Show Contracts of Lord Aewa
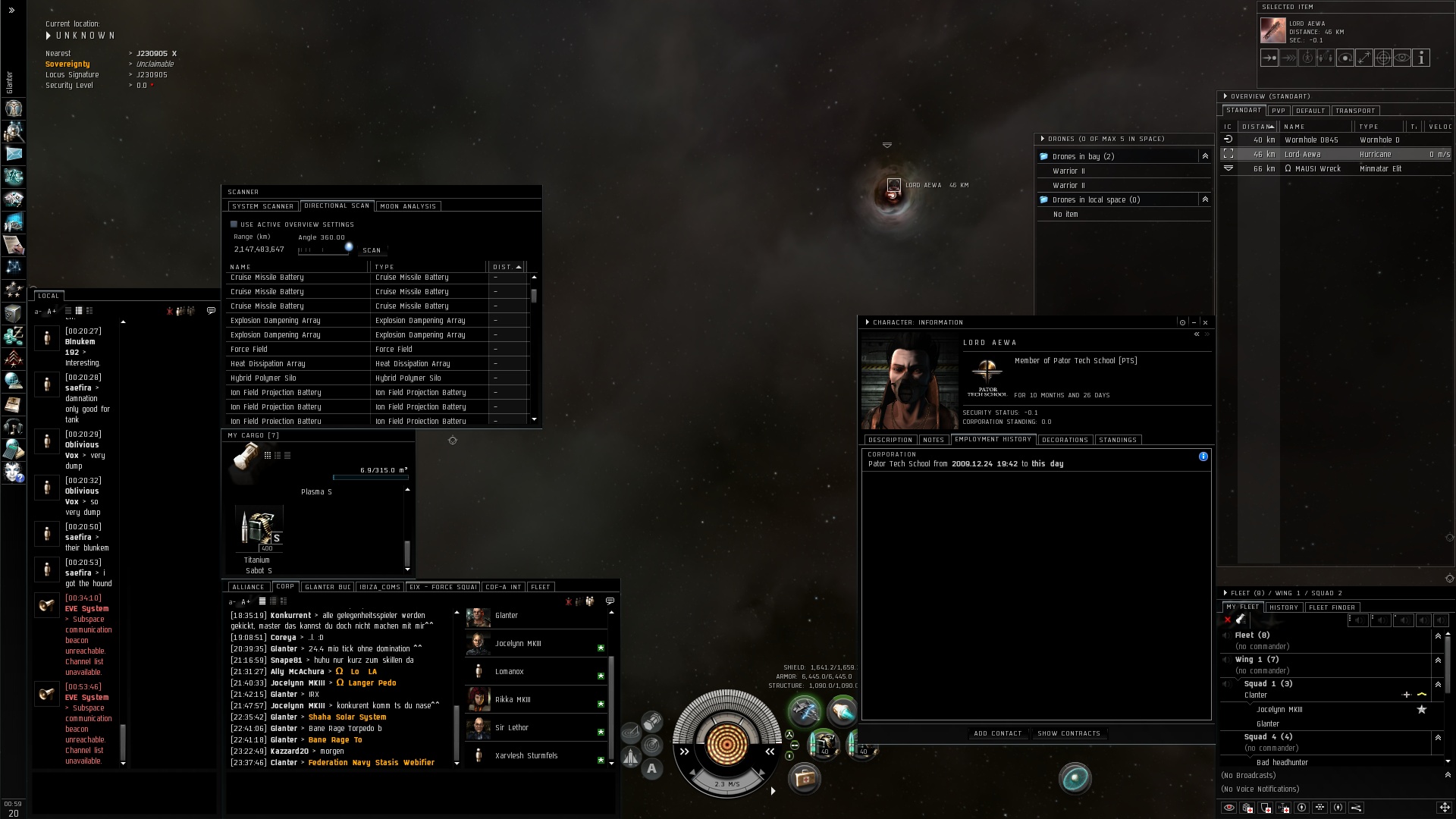 click(1068, 734)
